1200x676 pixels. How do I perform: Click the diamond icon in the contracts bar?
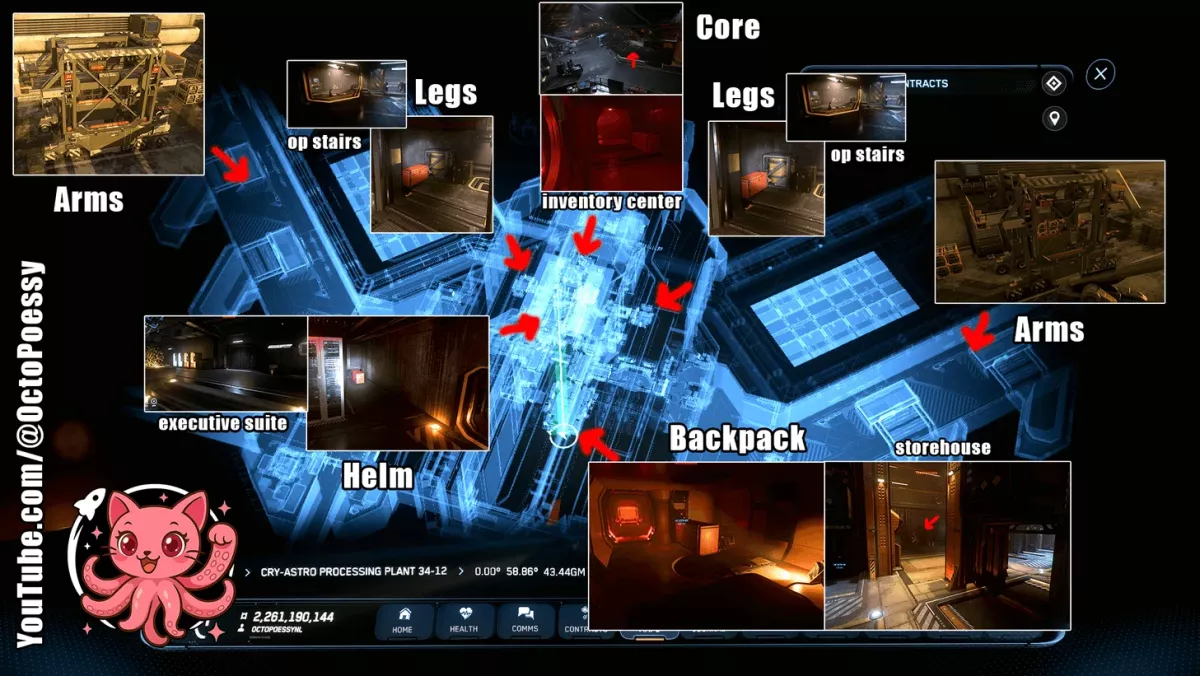point(1053,84)
